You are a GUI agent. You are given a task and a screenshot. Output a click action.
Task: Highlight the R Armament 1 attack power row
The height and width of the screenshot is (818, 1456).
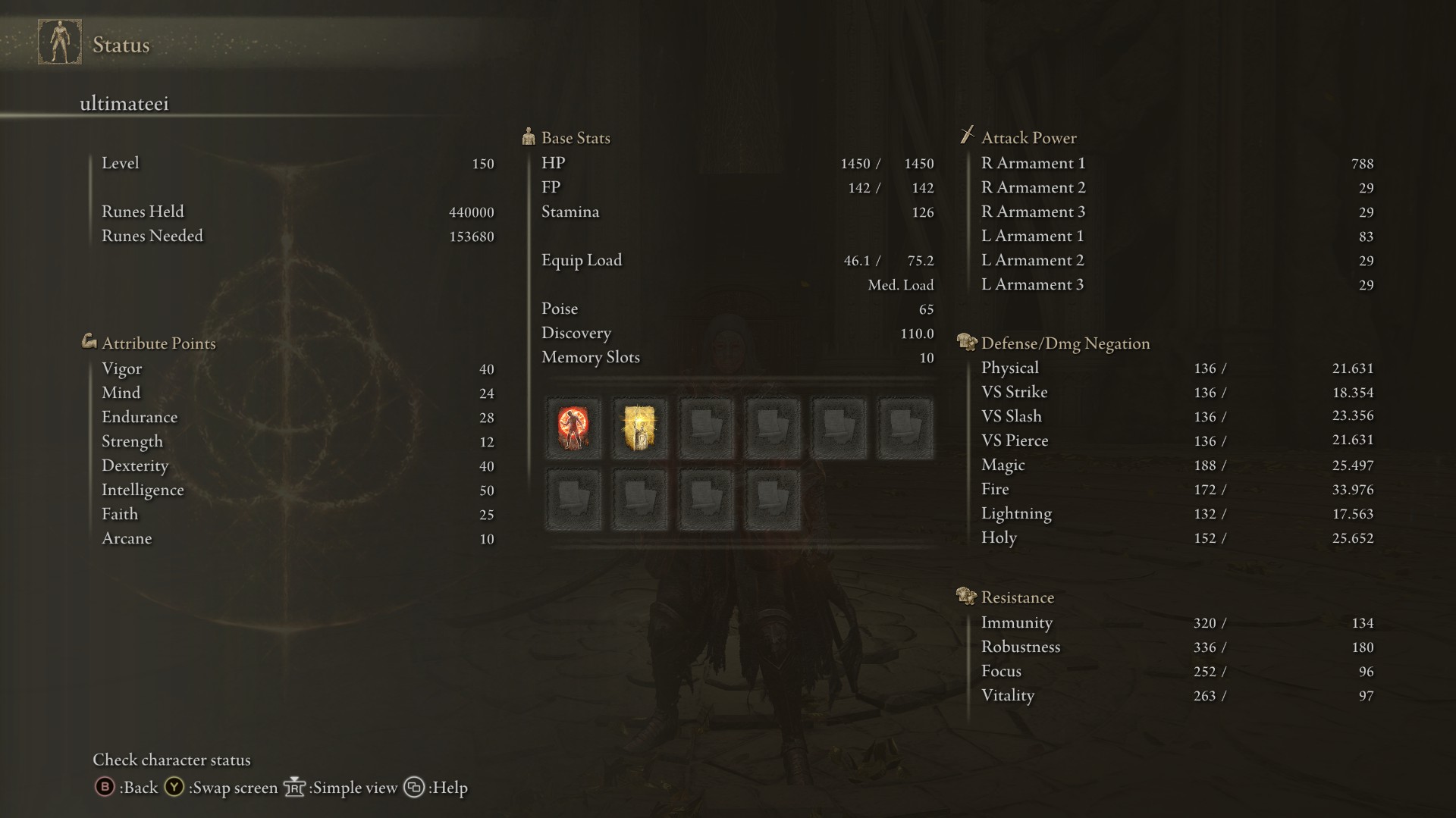click(x=1175, y=164)
